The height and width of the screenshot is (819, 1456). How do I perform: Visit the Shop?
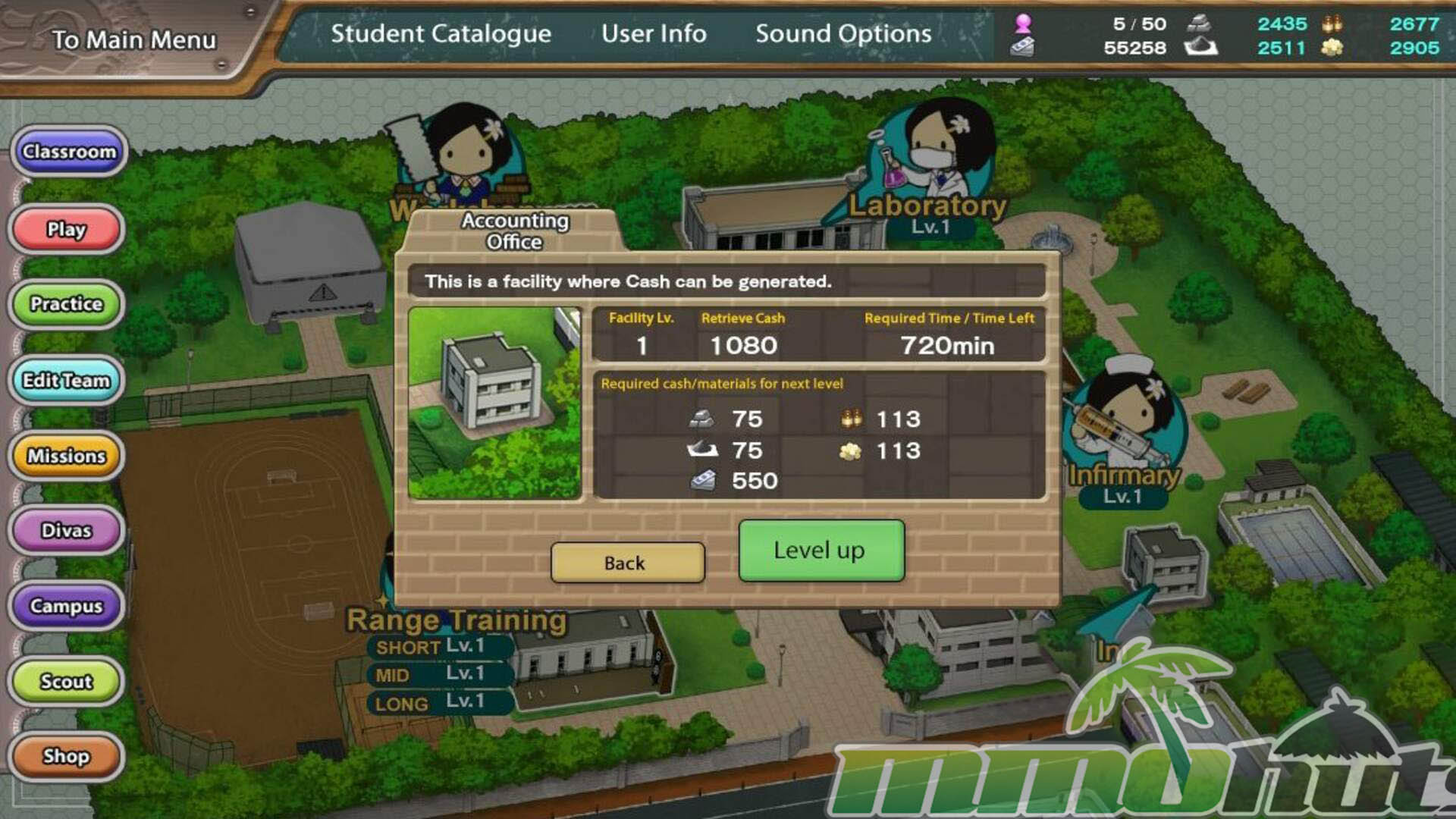point(67,756)
